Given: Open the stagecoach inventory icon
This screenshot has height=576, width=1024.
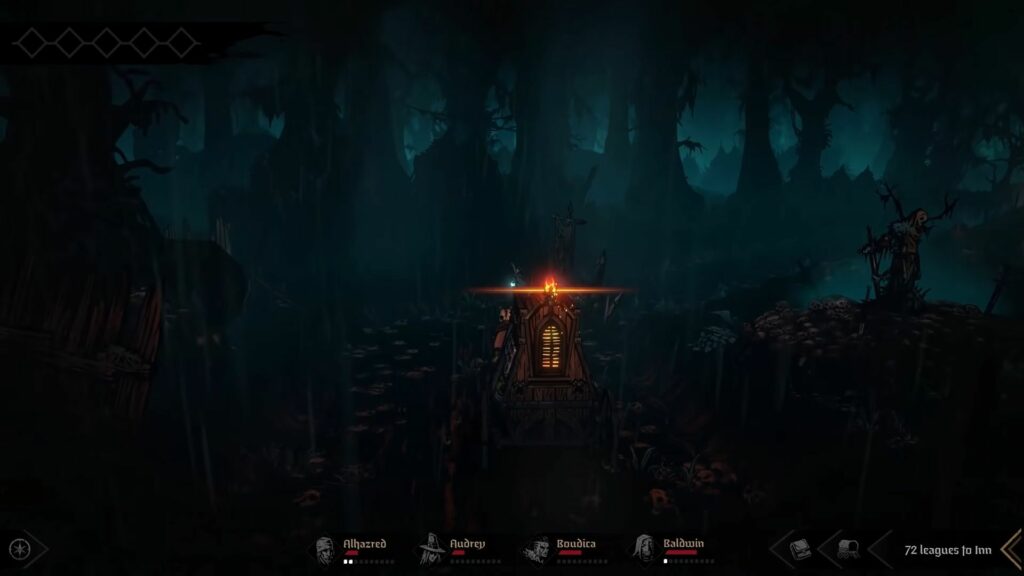Looking at the screenshot, I should [x=847, y=549].
